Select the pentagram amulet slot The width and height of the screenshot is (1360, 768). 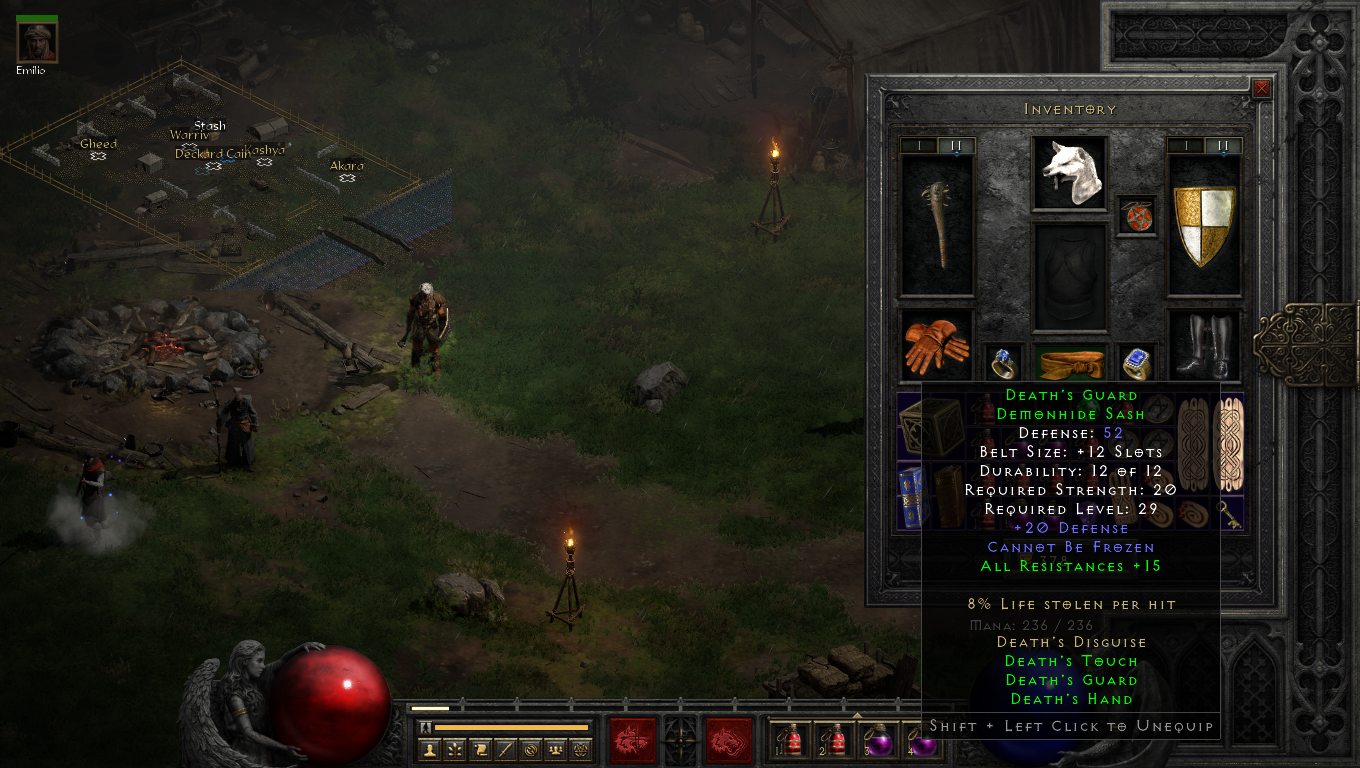click(1136, 216)
